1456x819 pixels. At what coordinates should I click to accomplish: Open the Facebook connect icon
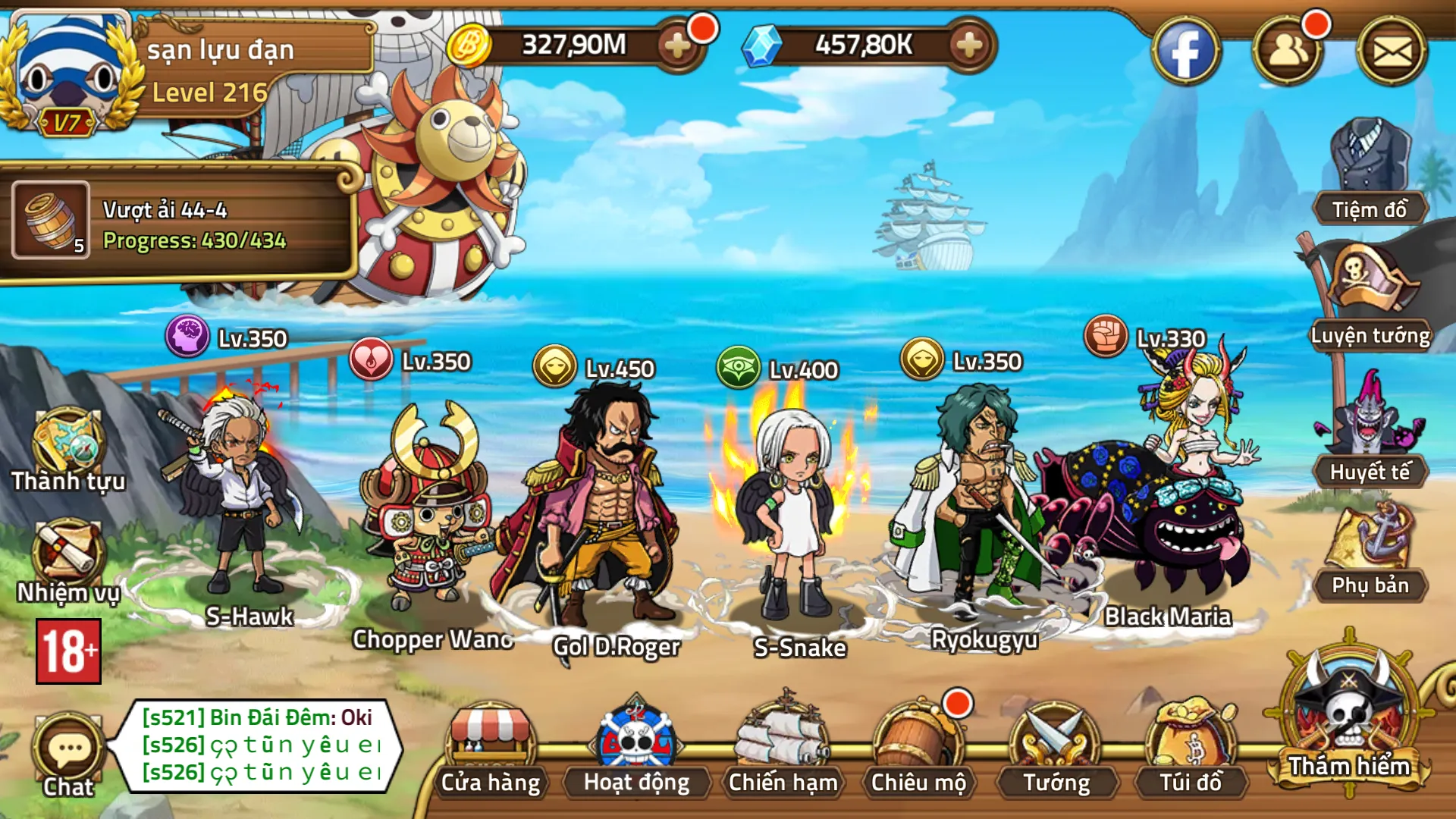click(x=1187, y=47)
